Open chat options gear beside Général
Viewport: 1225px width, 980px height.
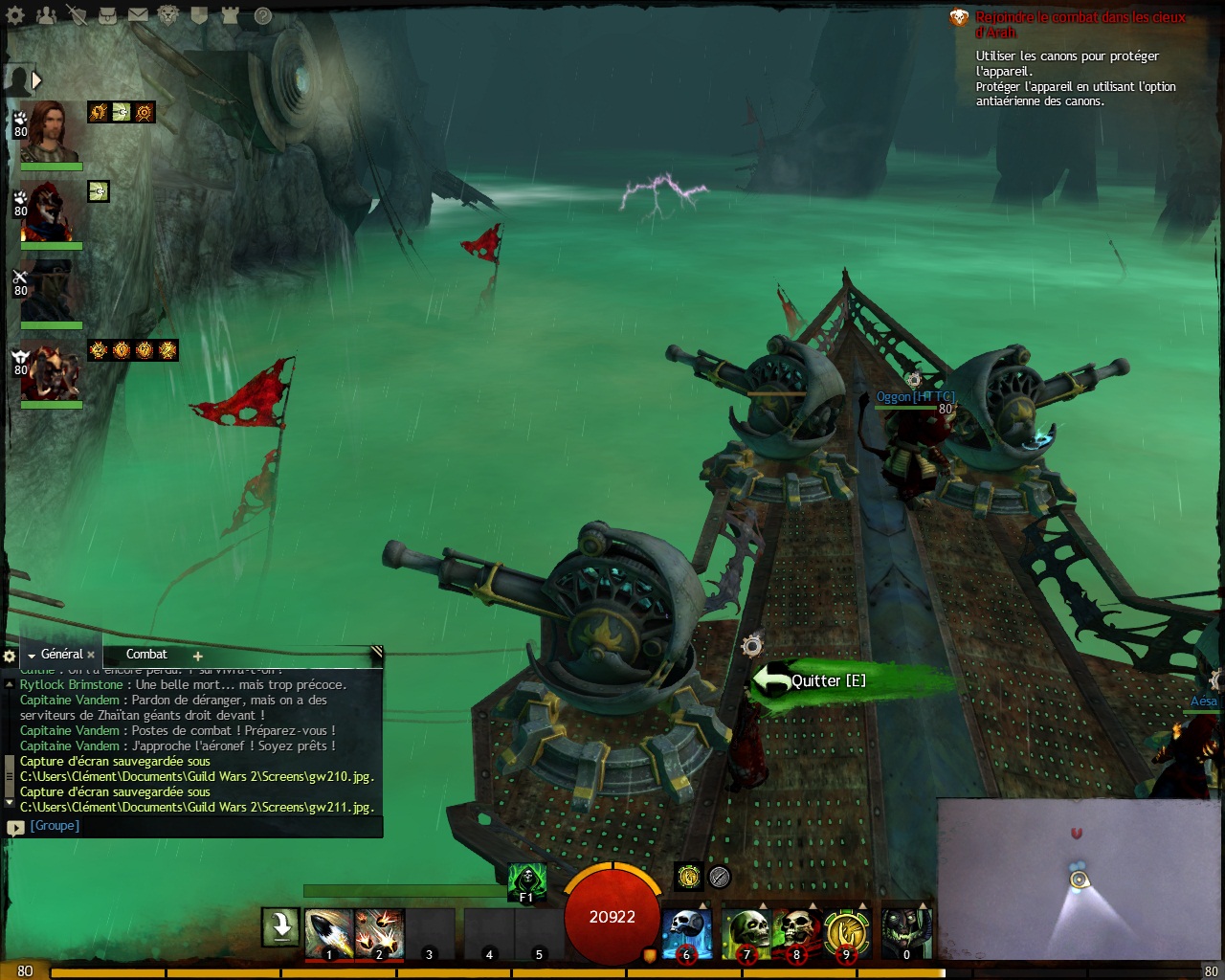coord(10,657)
